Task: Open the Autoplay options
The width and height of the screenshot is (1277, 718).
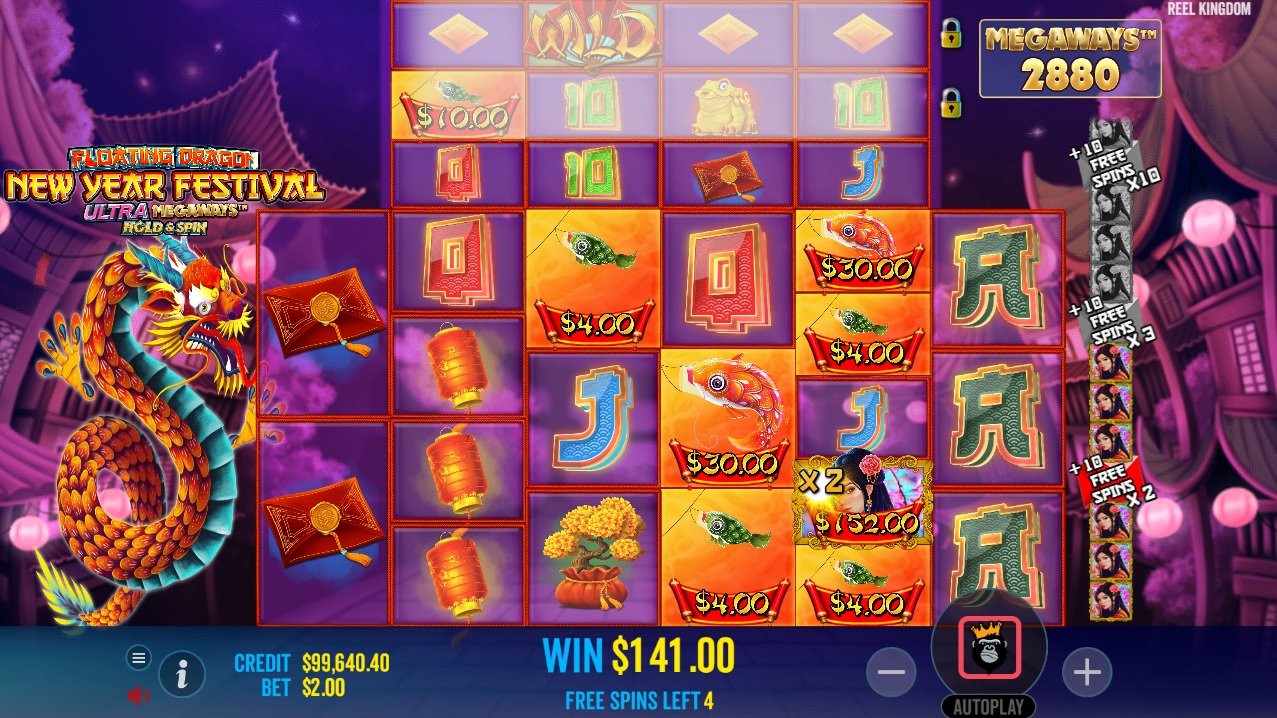Action: 988,706
